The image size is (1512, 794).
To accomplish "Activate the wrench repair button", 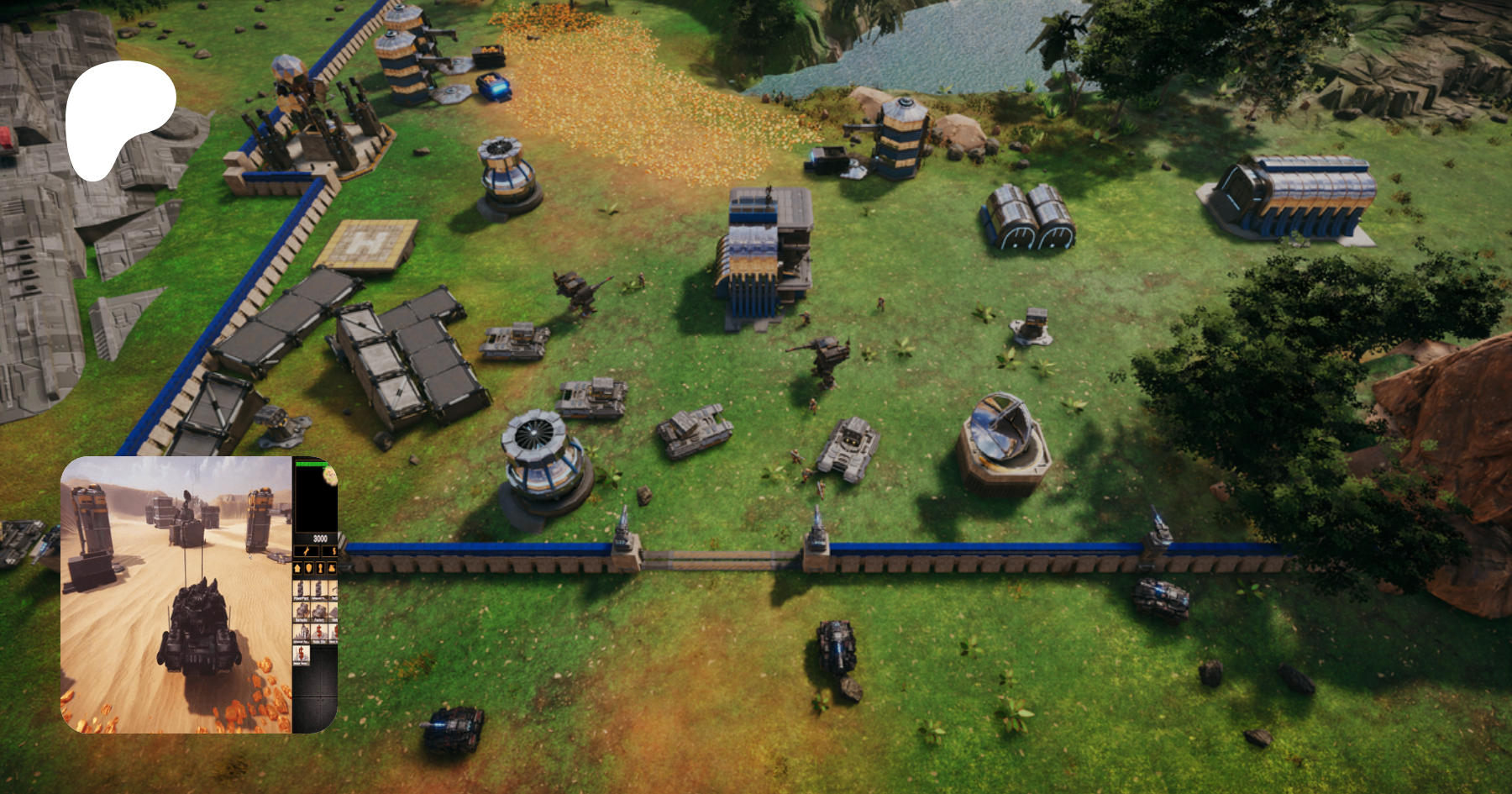I will tap(307, 551).
